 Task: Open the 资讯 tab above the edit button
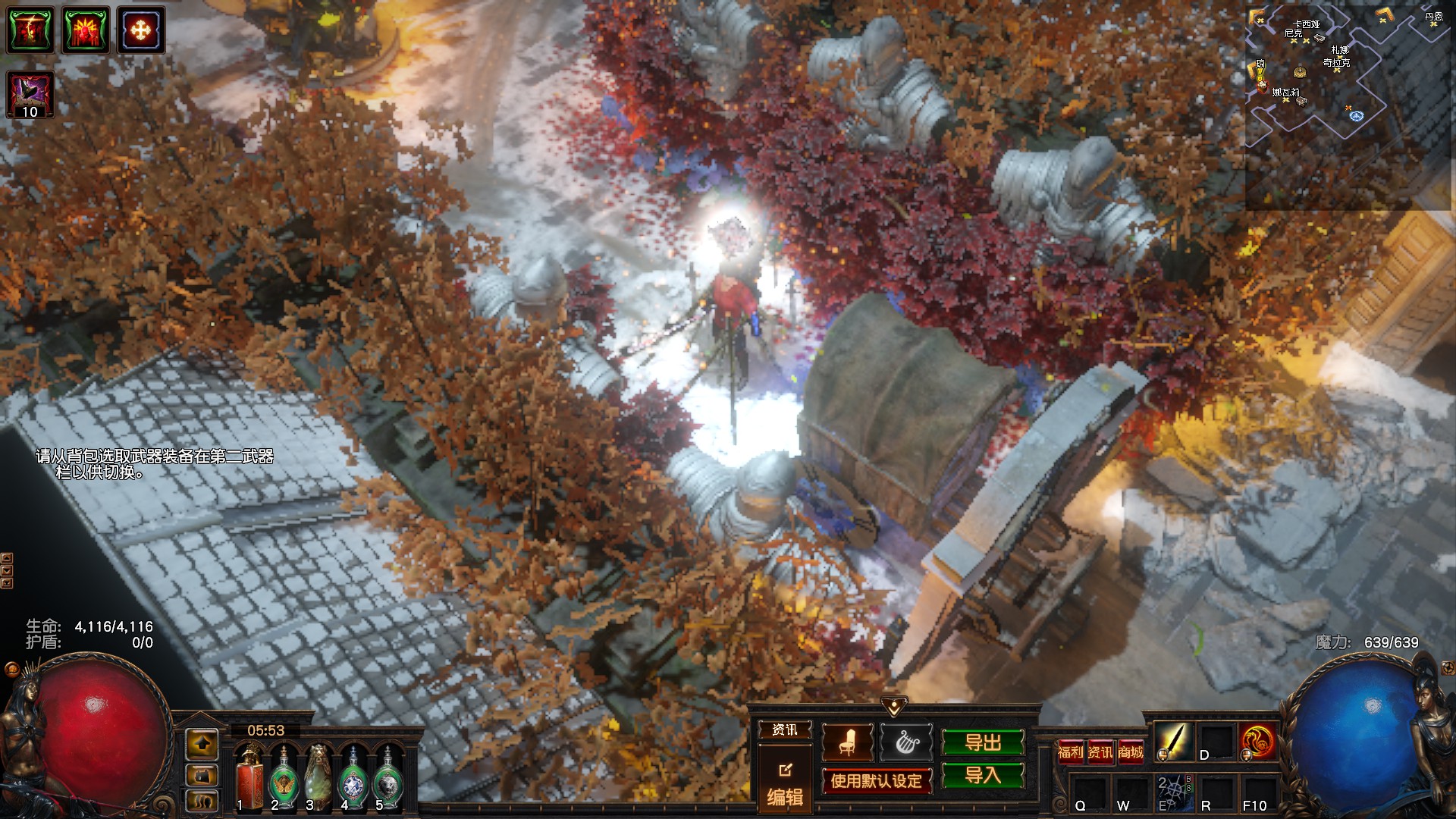[x=785, y=730]
